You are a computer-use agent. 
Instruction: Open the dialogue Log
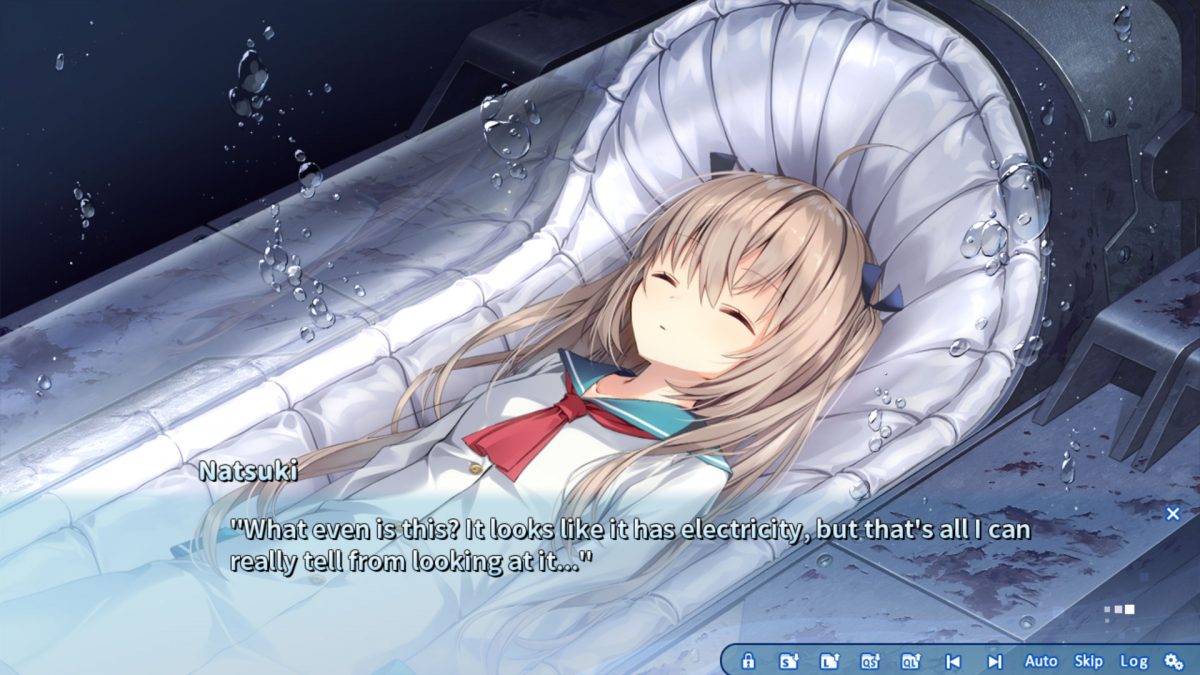pos(1133,661)
